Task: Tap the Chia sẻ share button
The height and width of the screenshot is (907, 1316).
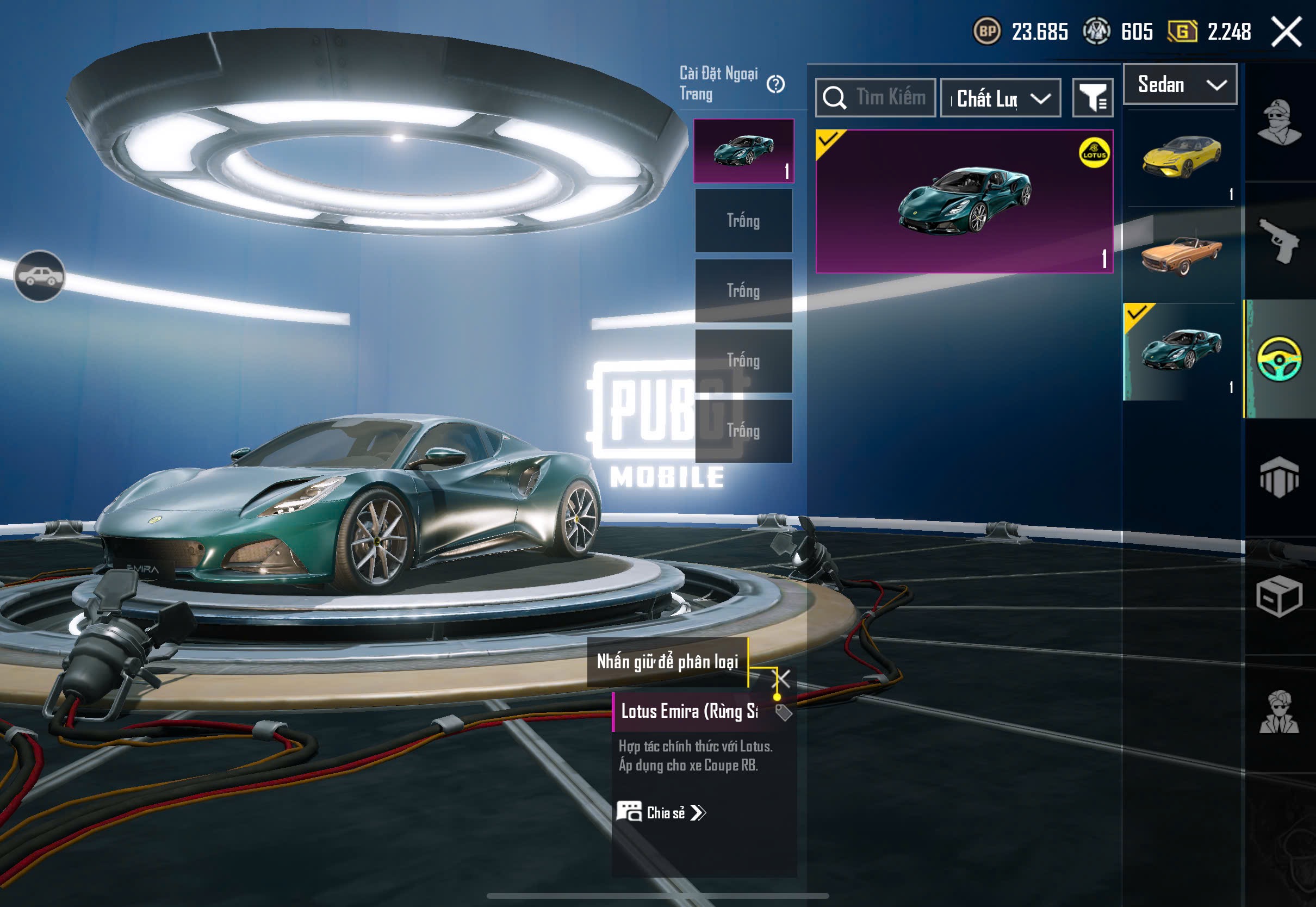Action: pos(661,813)
